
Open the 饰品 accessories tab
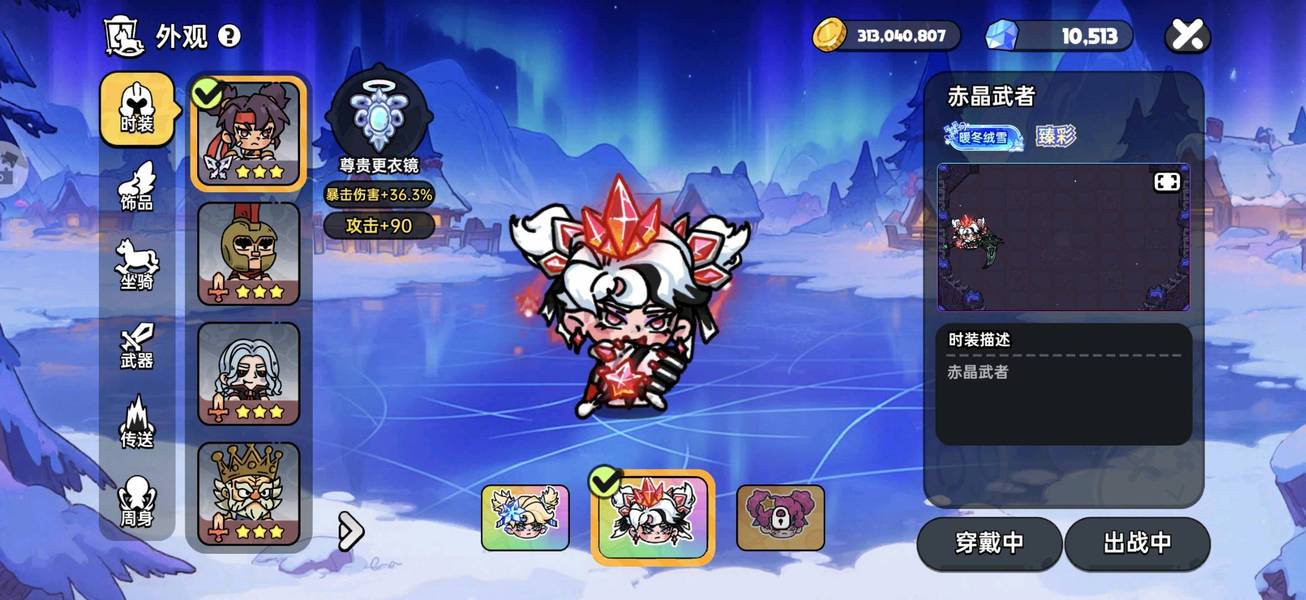click(136, 187)
